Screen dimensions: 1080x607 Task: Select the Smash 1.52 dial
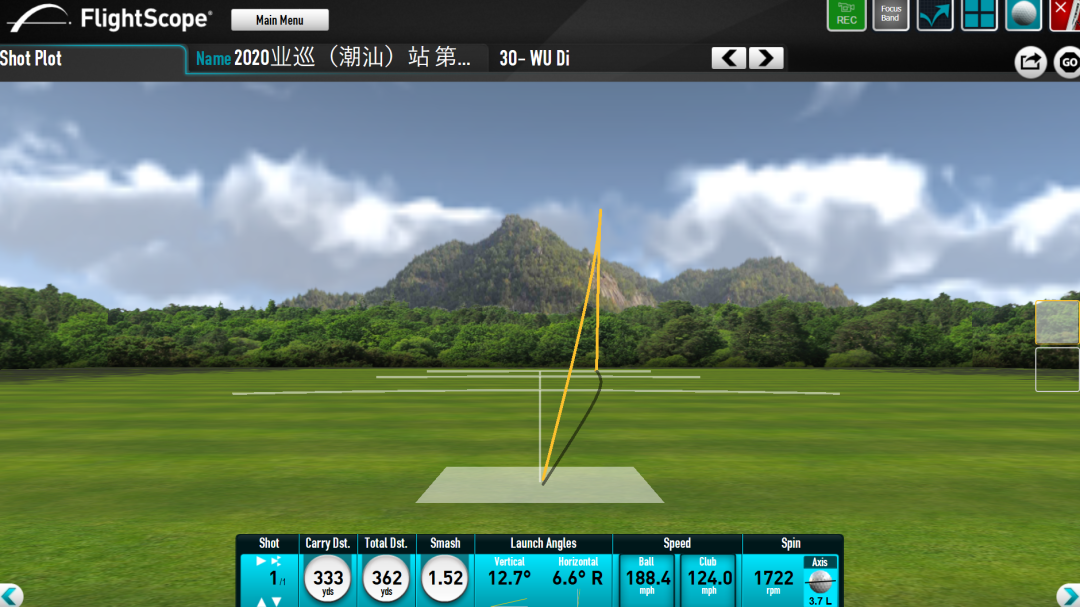coord(445,579)
